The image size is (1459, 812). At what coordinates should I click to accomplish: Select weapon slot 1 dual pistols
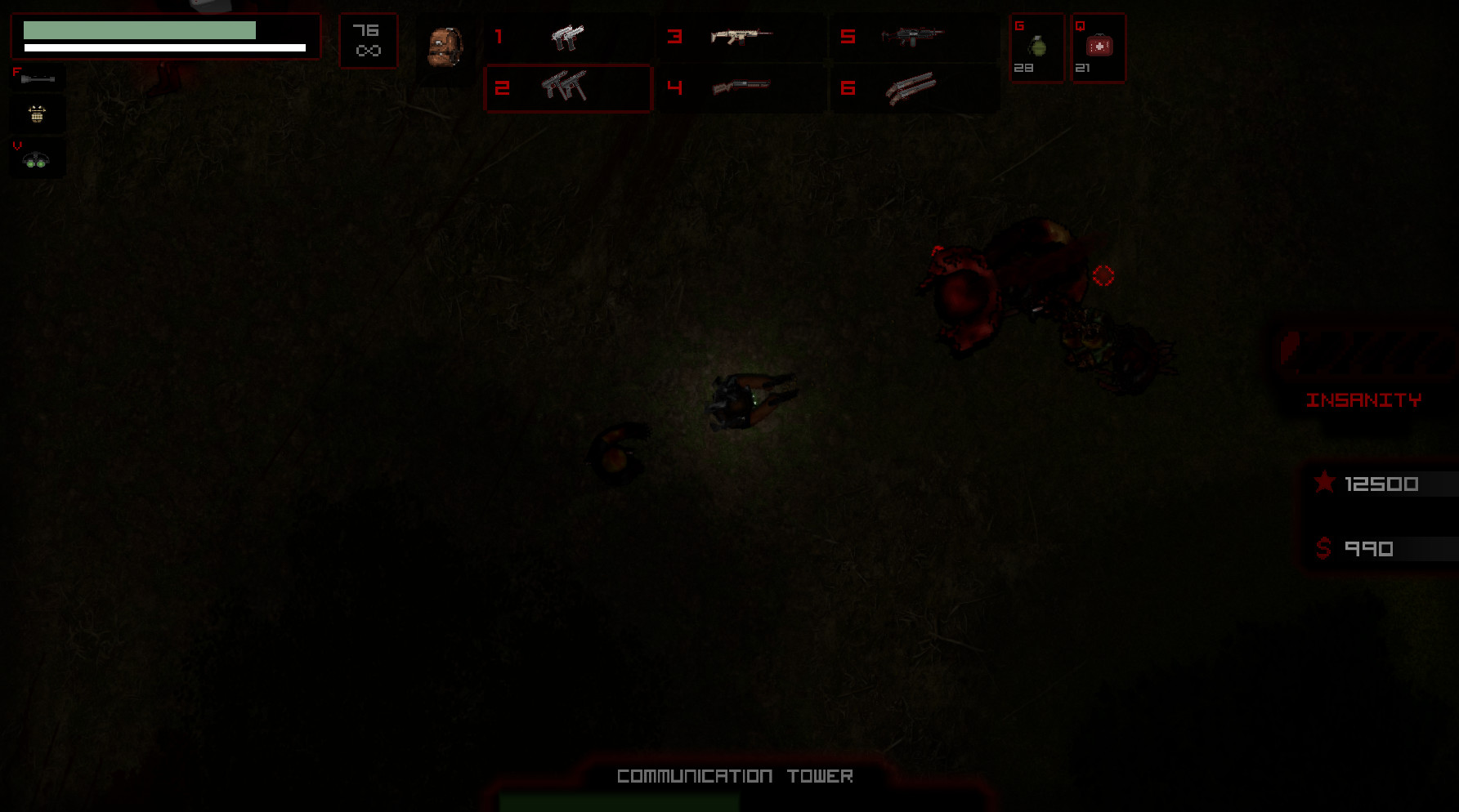(568, 37)
